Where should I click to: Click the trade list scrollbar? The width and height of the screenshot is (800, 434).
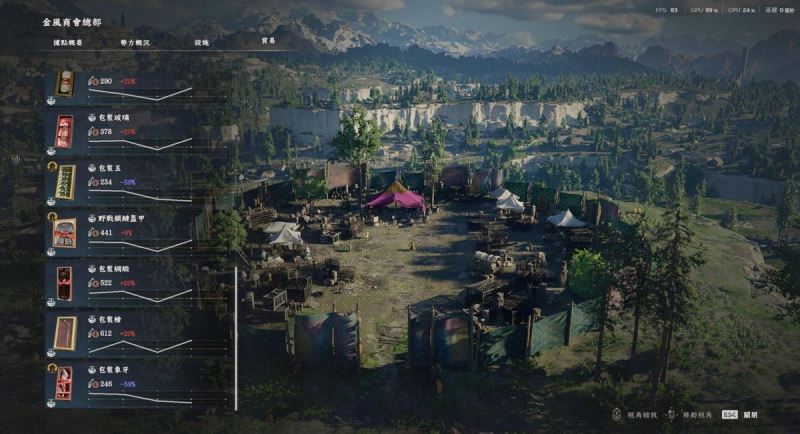(236, 338)
